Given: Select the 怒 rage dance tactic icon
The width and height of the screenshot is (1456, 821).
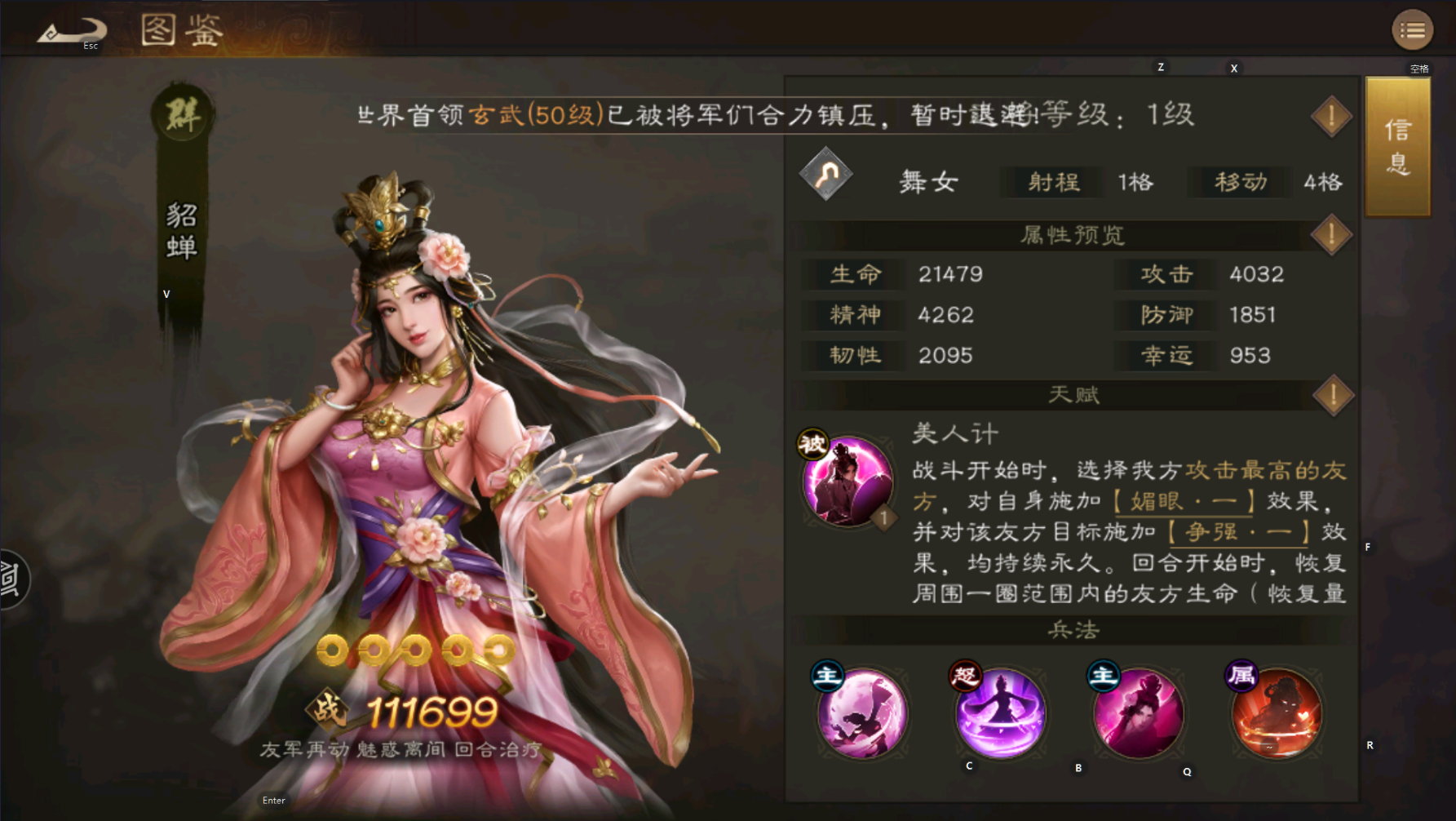Looking at the screenshot, I should (x=1000, y=713).
